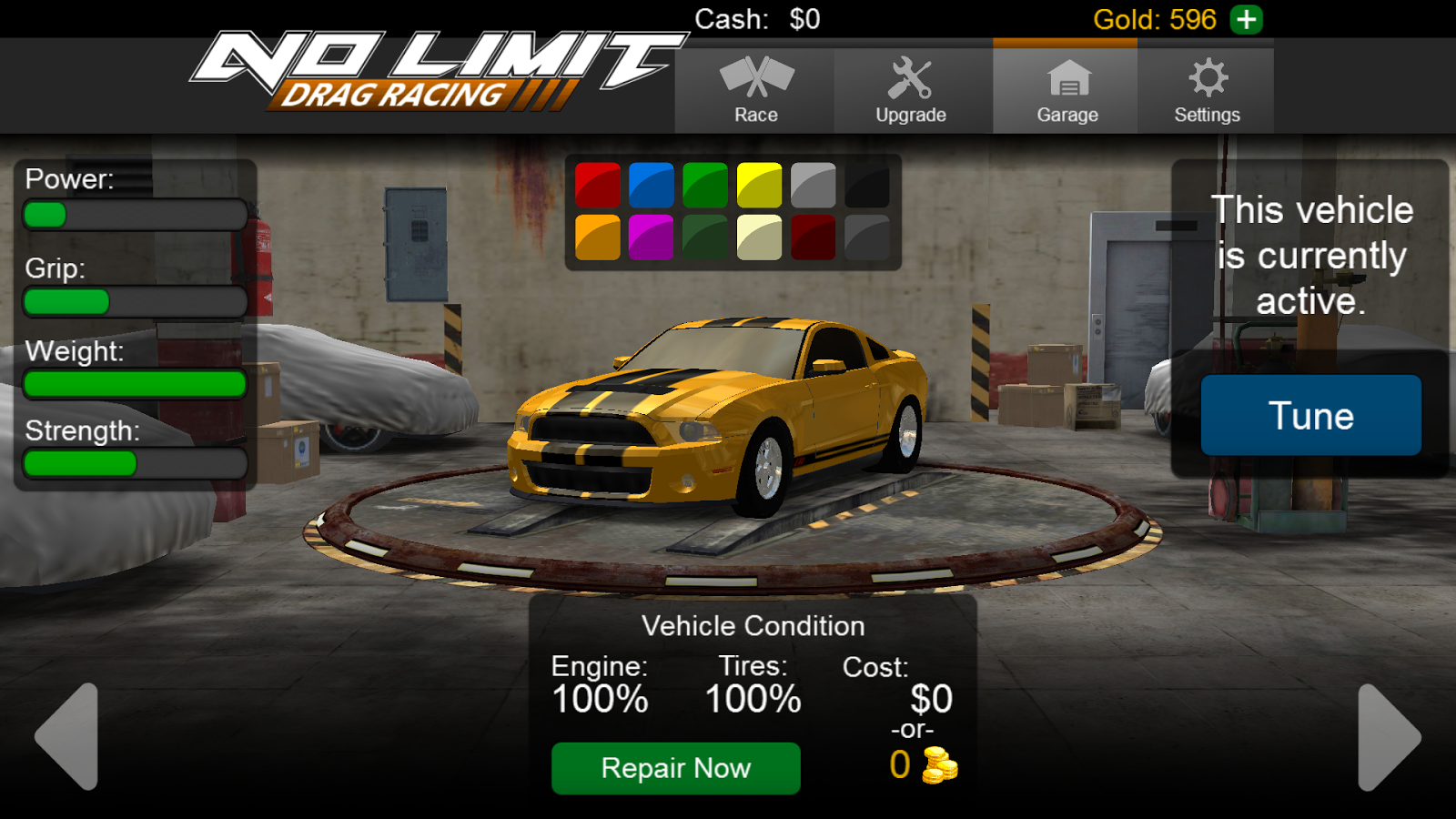Apply the blue car color
The width and height of the screenshot is (1456, 819).
click(652, 183)
